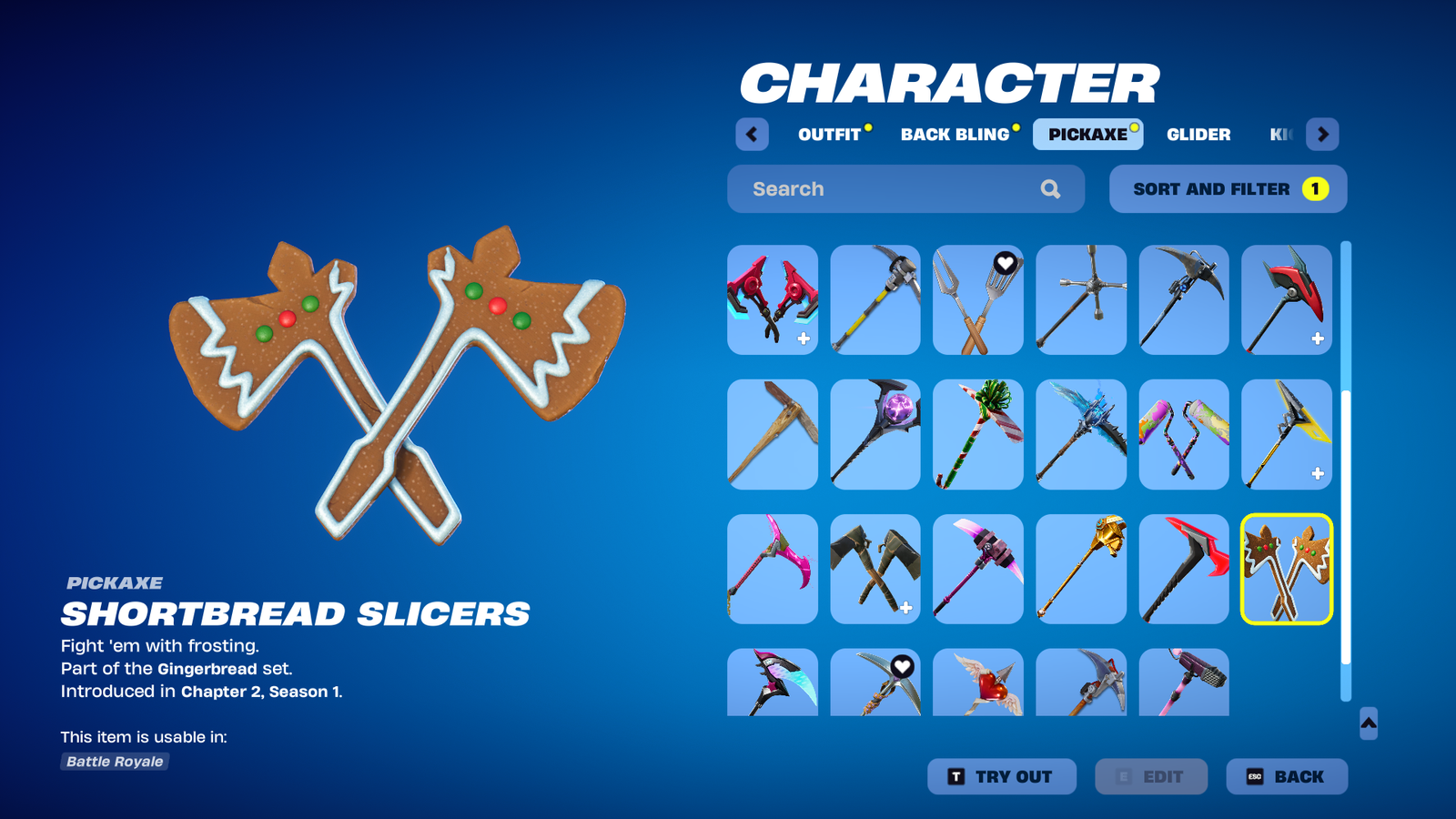Select the plain wooden pickaxe tile

click(772, 435)
